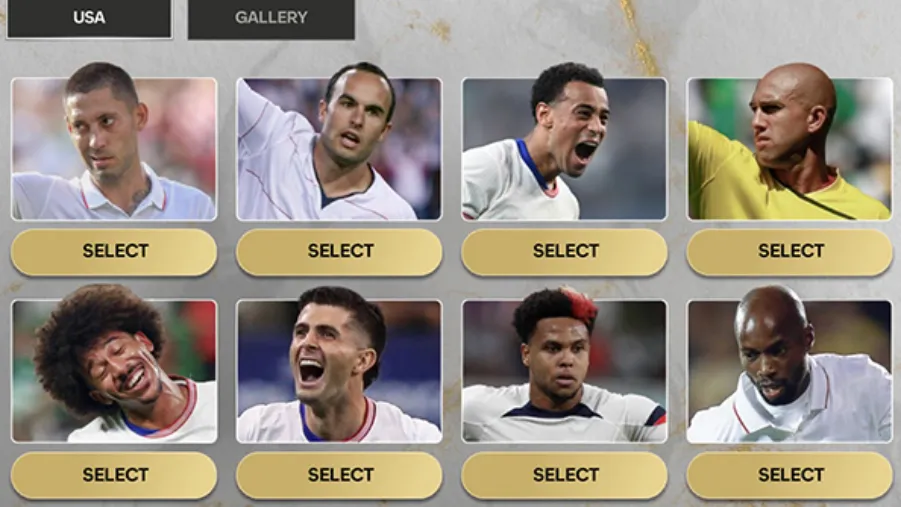Click SELECT below the shouting blue-background player
901x507 pixels.
339,475
